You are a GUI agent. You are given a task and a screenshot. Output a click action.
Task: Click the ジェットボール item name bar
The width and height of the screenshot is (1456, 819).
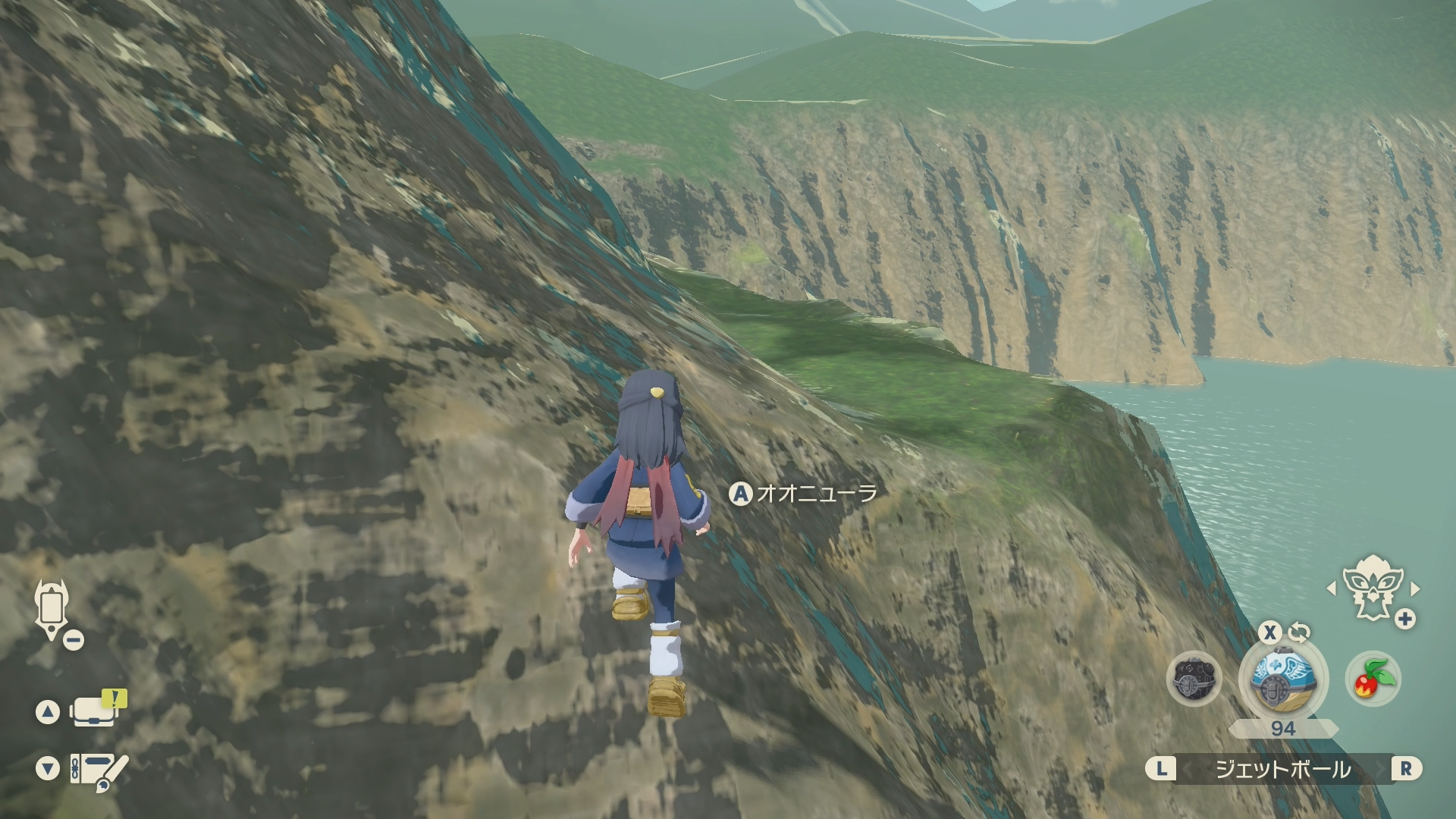(x=1282, y=770)
